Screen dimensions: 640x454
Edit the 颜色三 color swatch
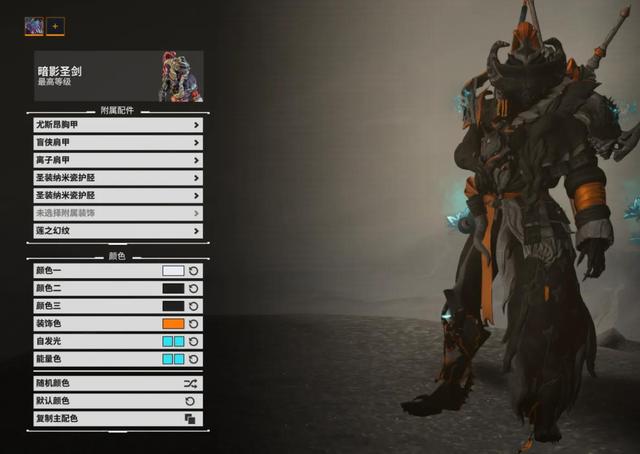(173, 306)
